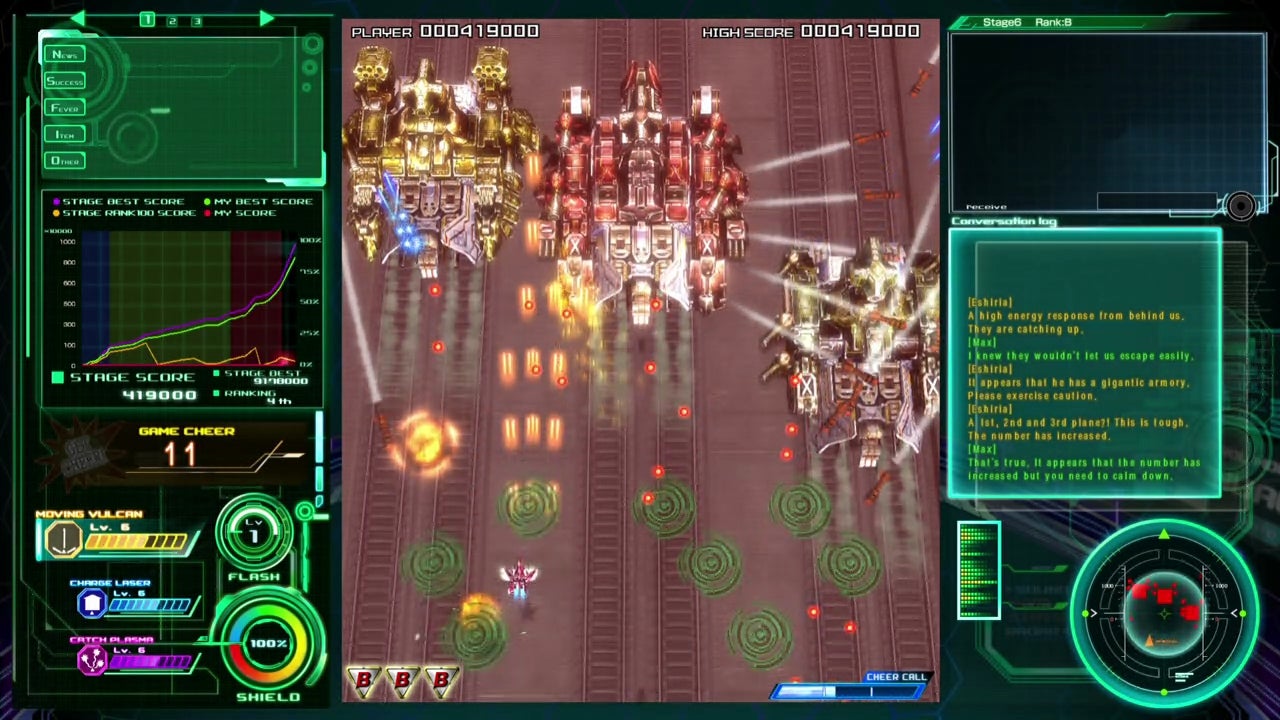Select the Charge Laser weapon icon
The image size is (1280, 720).
pos(92,603)
